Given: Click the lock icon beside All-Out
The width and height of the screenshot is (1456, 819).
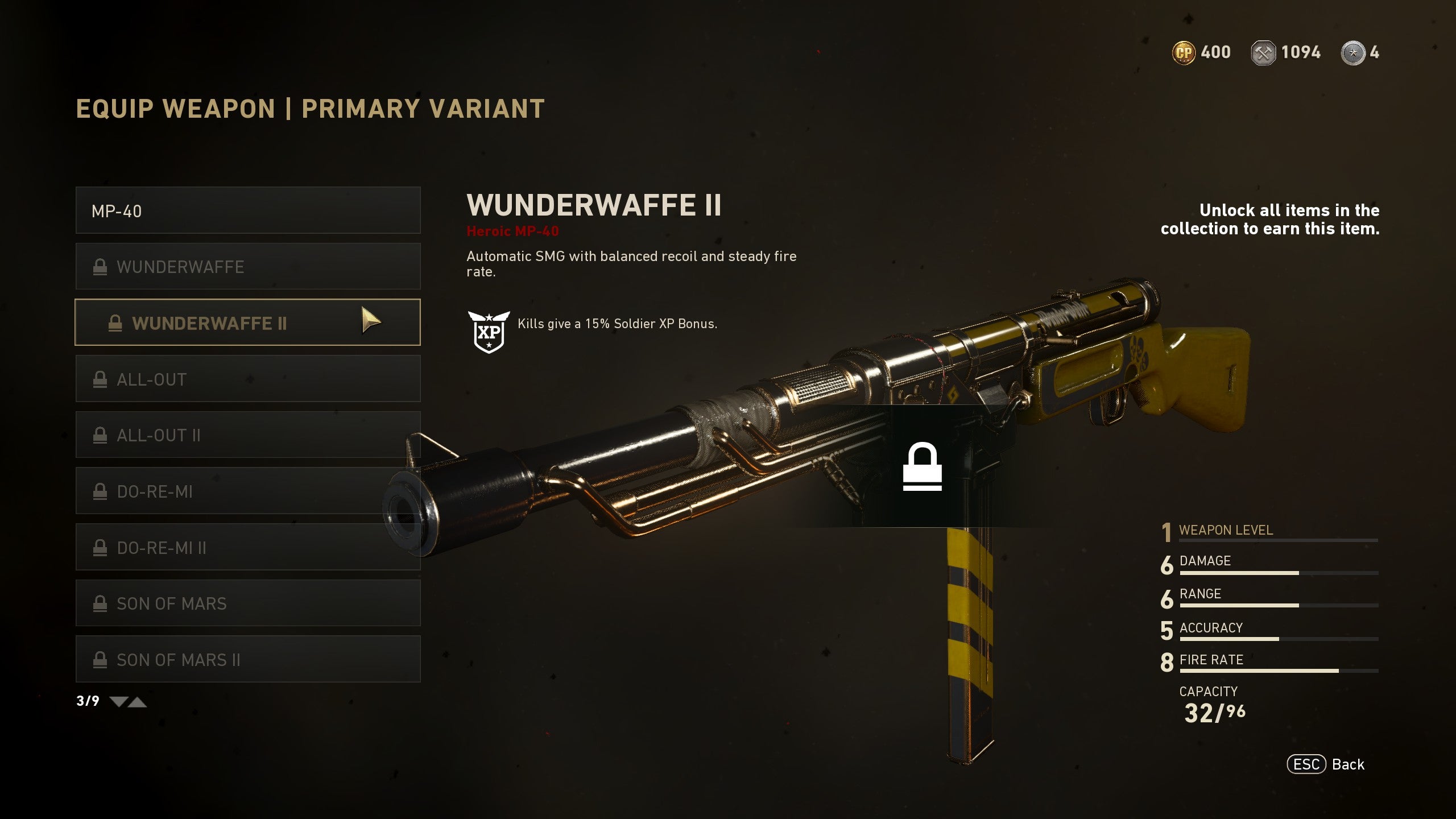Looking at the screenshot, I should tap(101, 379).
